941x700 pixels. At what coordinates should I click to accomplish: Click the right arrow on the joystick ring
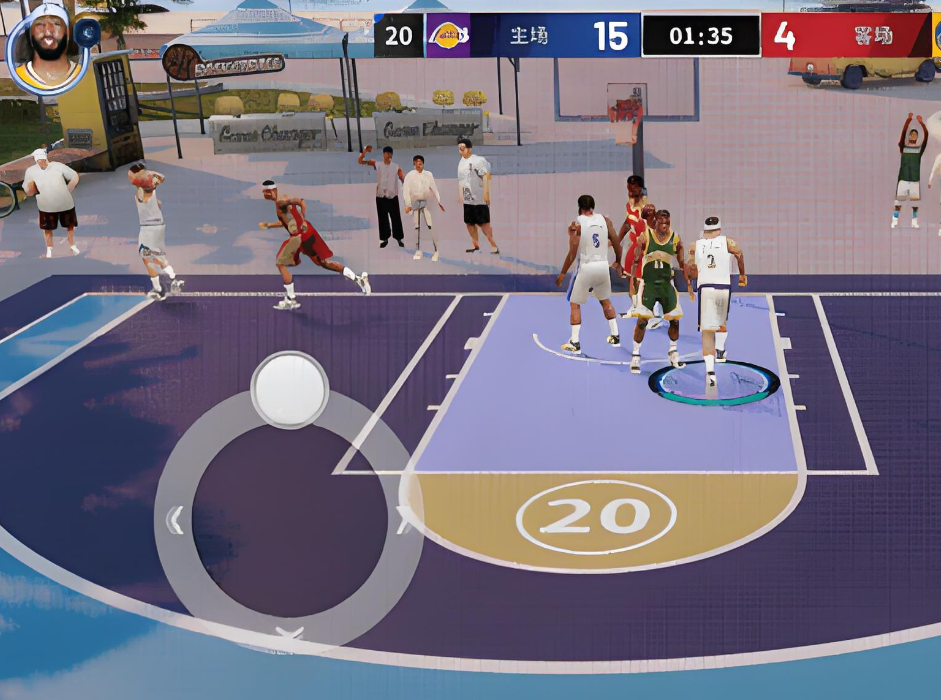(403, 520)
